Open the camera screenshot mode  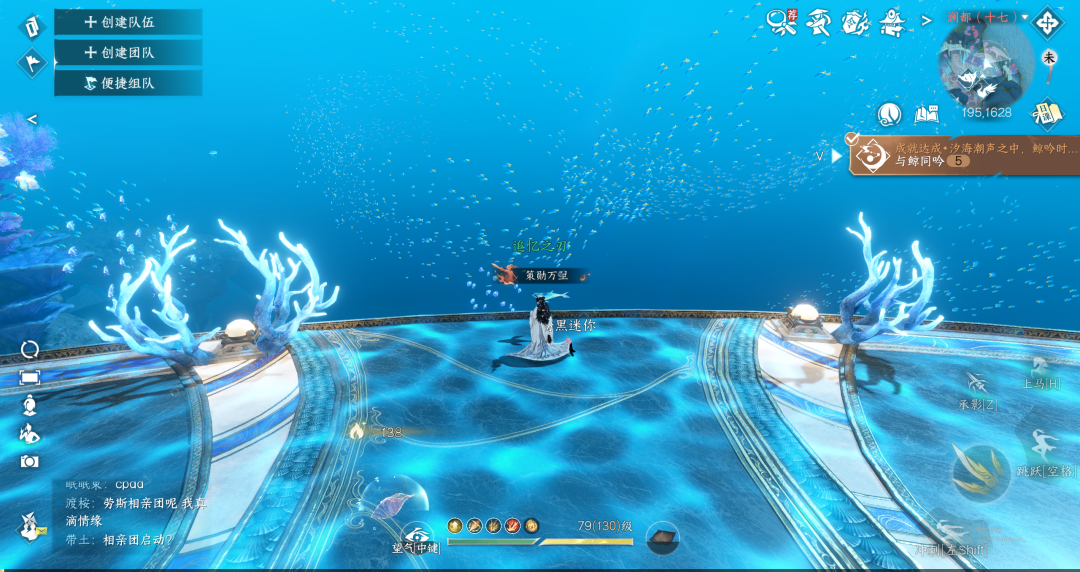click(30, 461)
